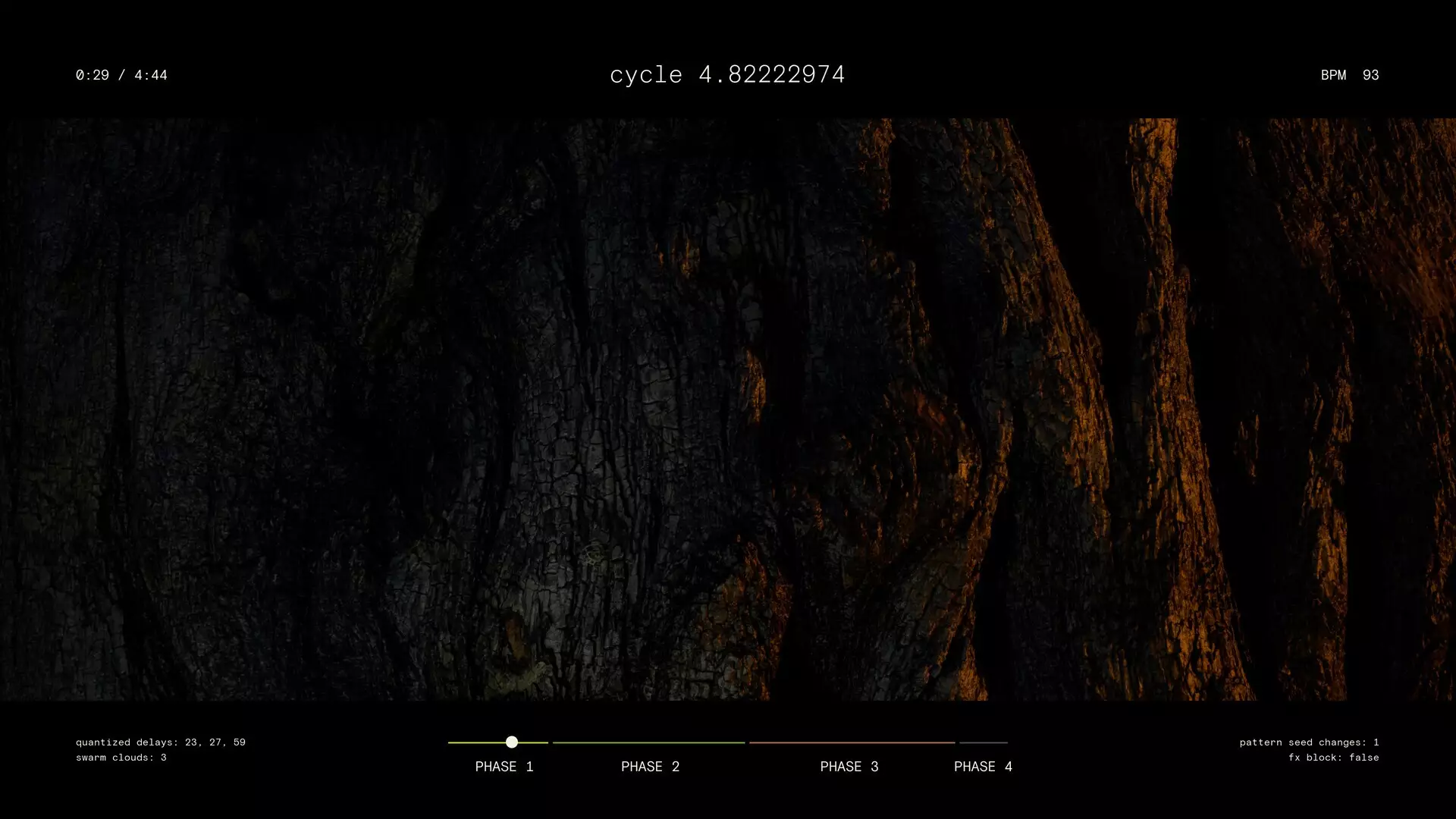Click the swarm clouds: 3 counter
This screenshot has width=1456, height=819.
[x=120, y=757]
